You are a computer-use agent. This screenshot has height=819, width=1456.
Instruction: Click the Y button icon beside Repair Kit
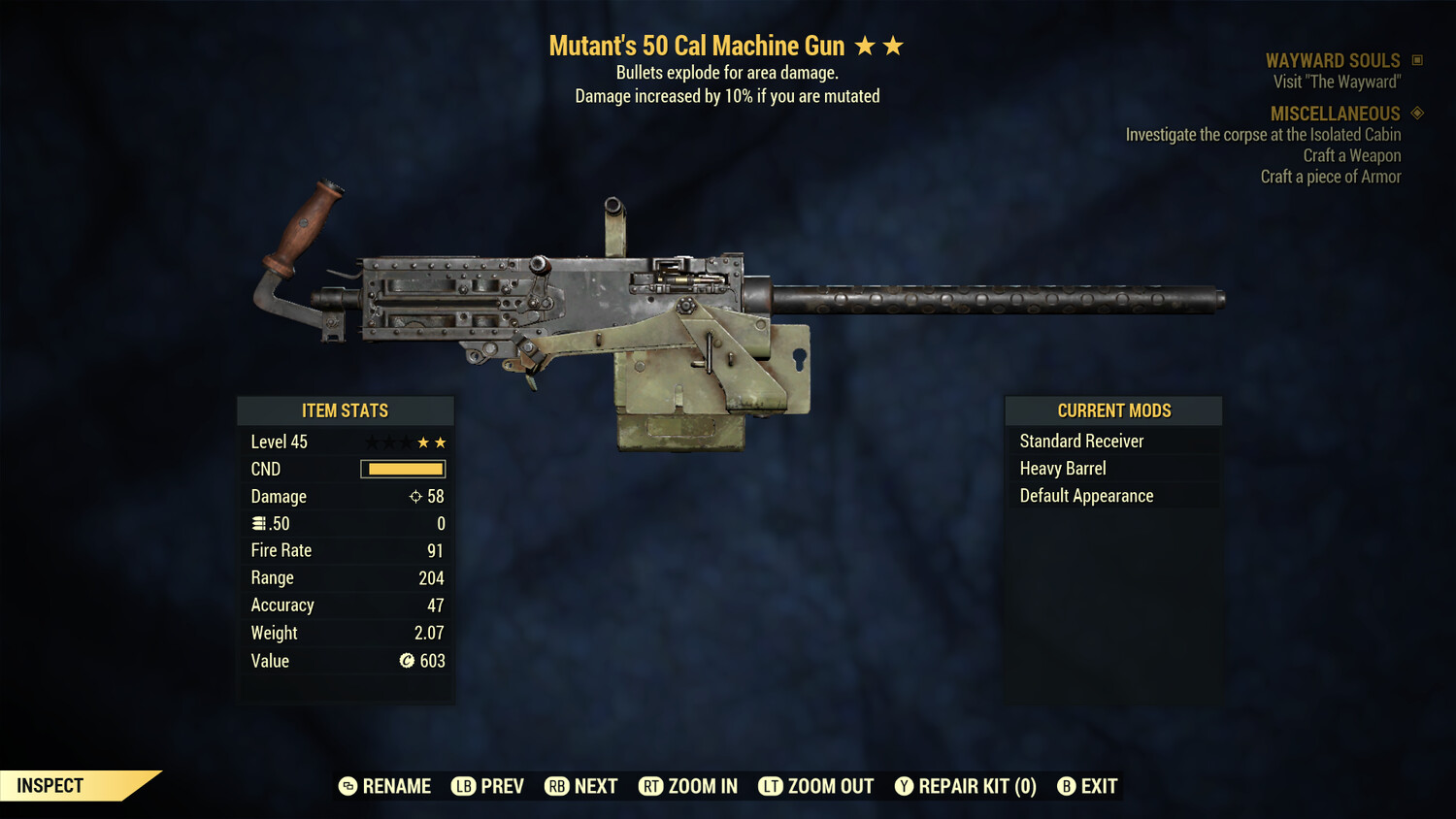[x=904, y=786]
